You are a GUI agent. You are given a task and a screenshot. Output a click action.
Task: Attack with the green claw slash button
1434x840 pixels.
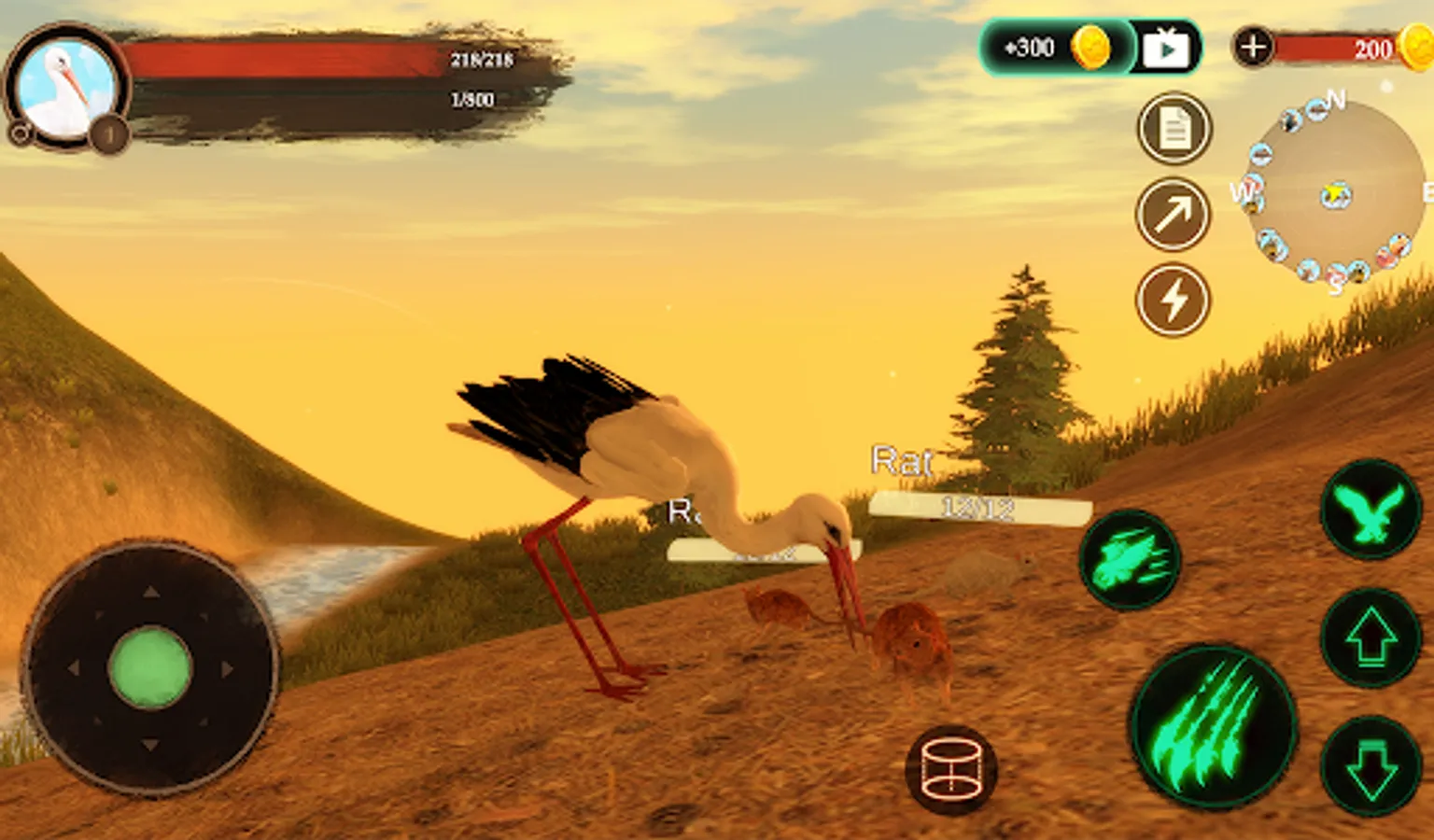coord(1212,726)
